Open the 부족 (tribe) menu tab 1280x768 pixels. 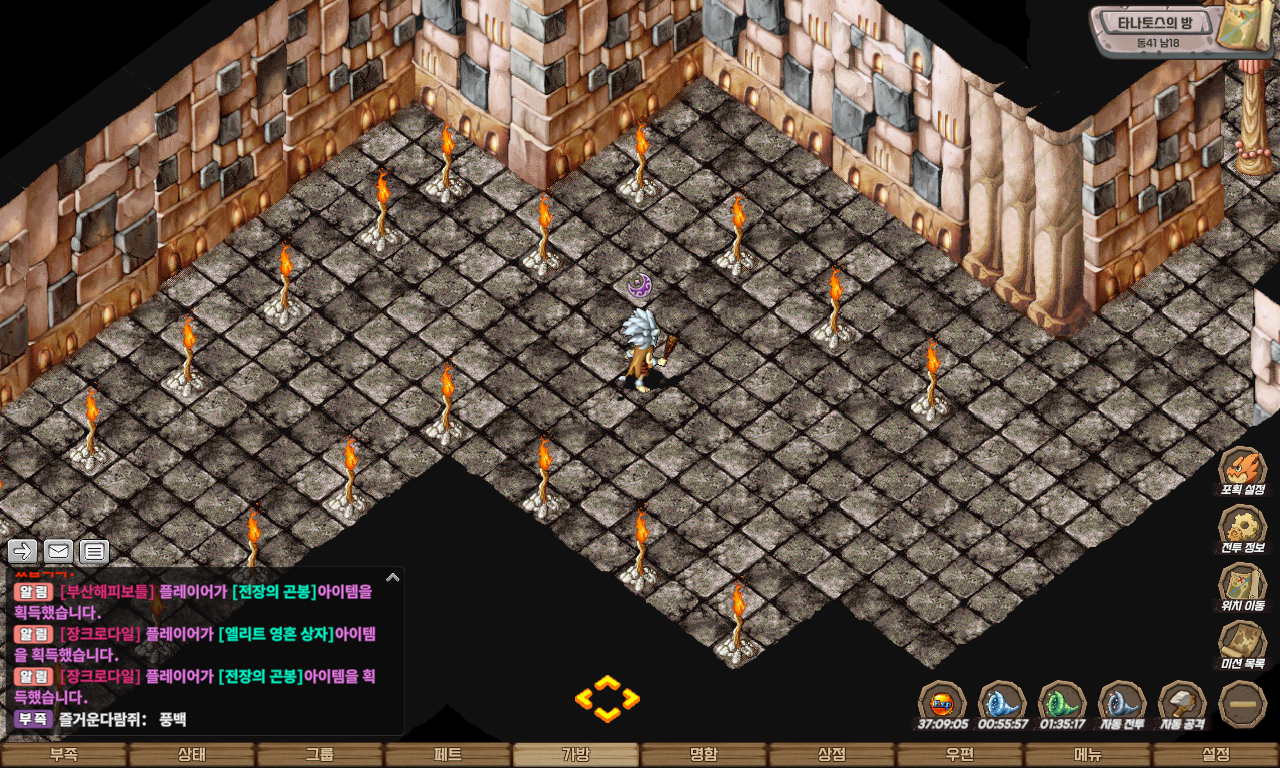click(x=64, y=755)
